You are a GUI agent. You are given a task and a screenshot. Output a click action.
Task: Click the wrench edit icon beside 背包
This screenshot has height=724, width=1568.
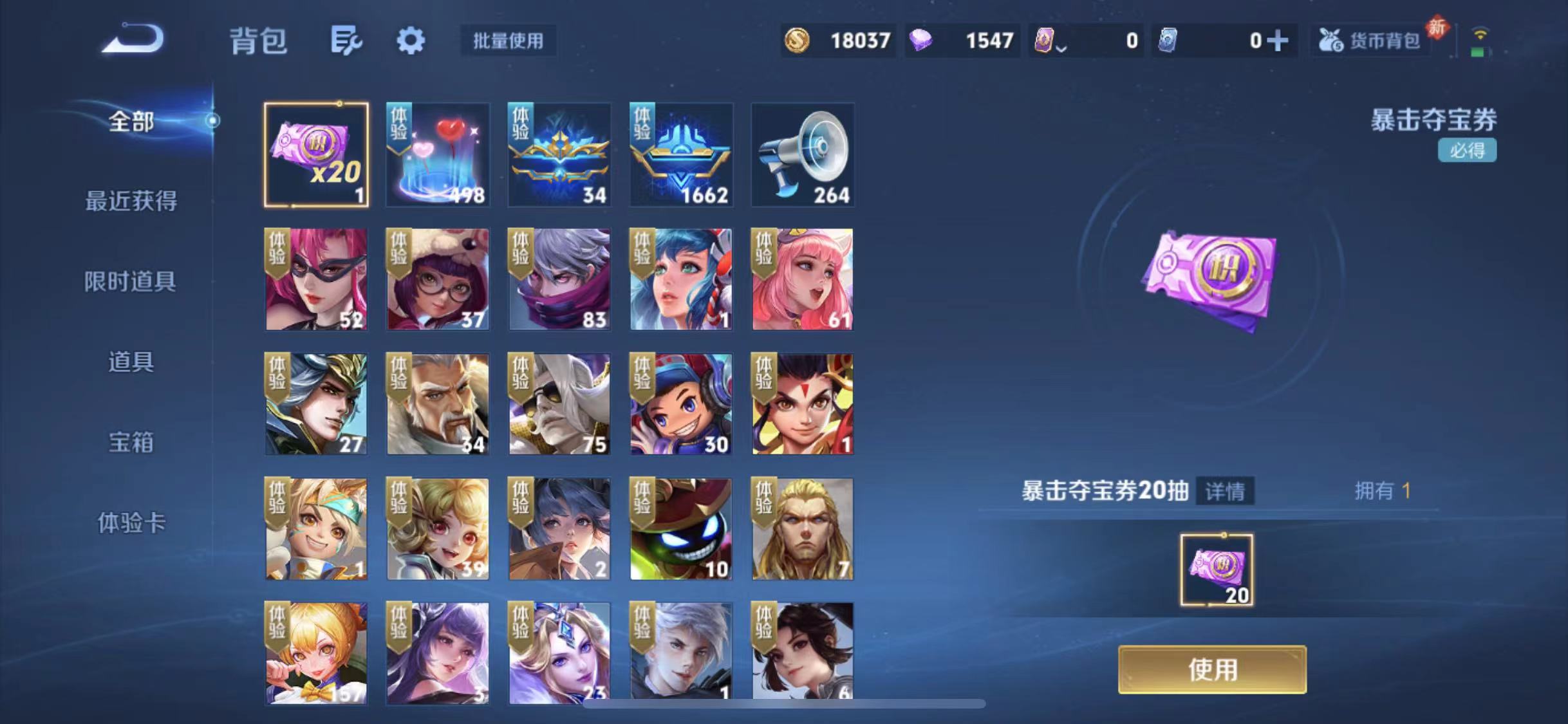[x=345, y=40]
